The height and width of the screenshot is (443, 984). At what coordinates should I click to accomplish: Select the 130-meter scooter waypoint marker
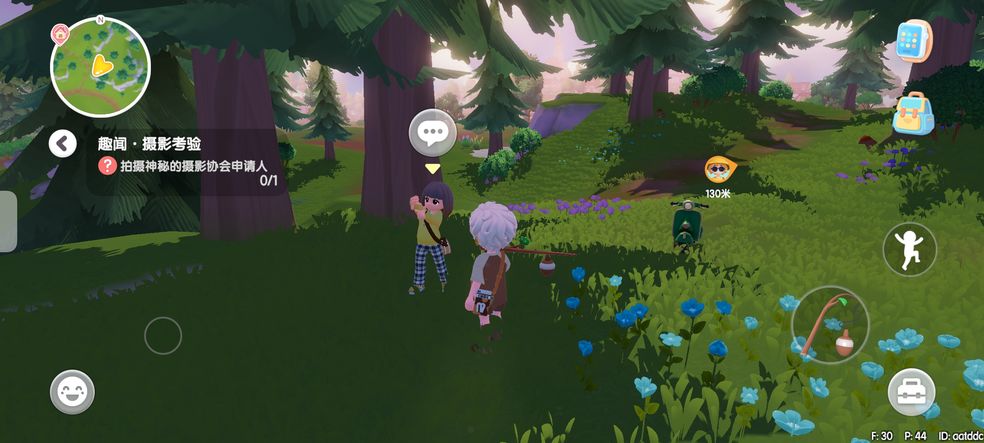[x=717, y=170]
